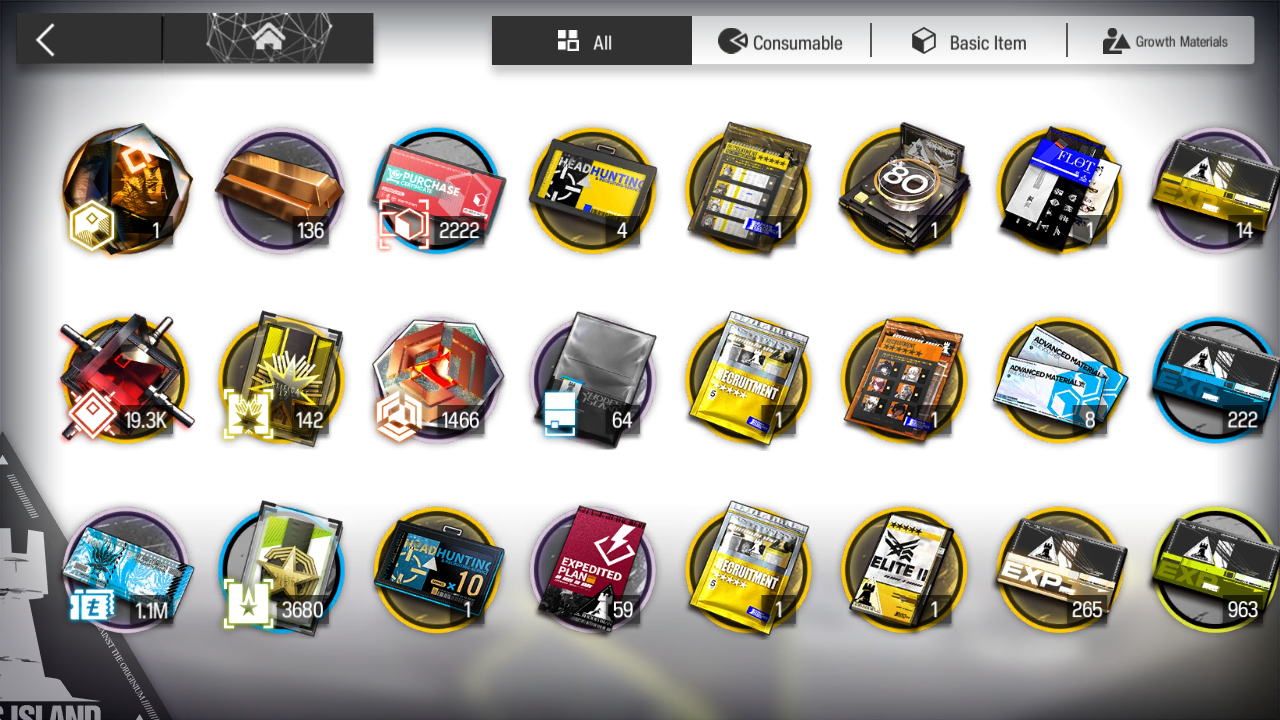
Task: Show the Growth Materials tab
Action: 1164,41
